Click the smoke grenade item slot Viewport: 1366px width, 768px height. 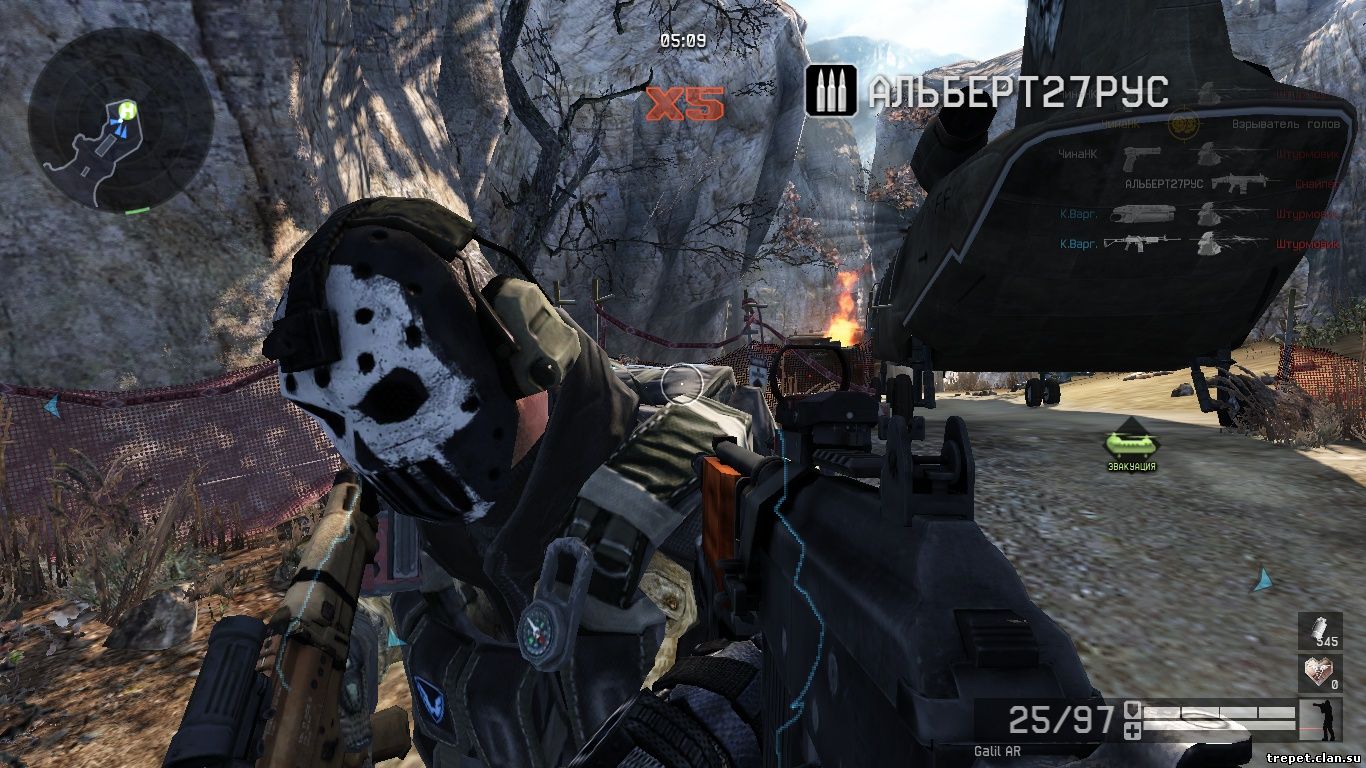click(1320, 632)
